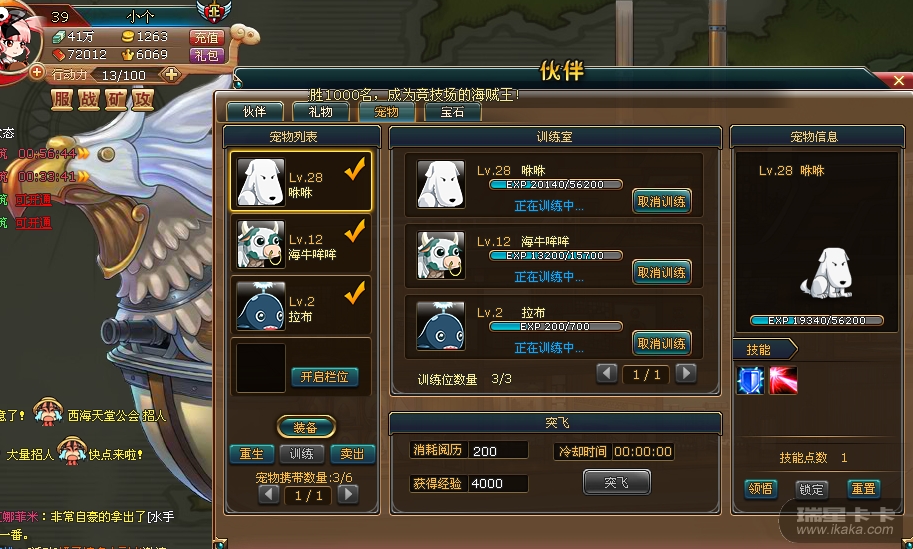Click the 重生 rebirth button
The width and height of the screenshot is (913, 549).
(x=251, y=453)
